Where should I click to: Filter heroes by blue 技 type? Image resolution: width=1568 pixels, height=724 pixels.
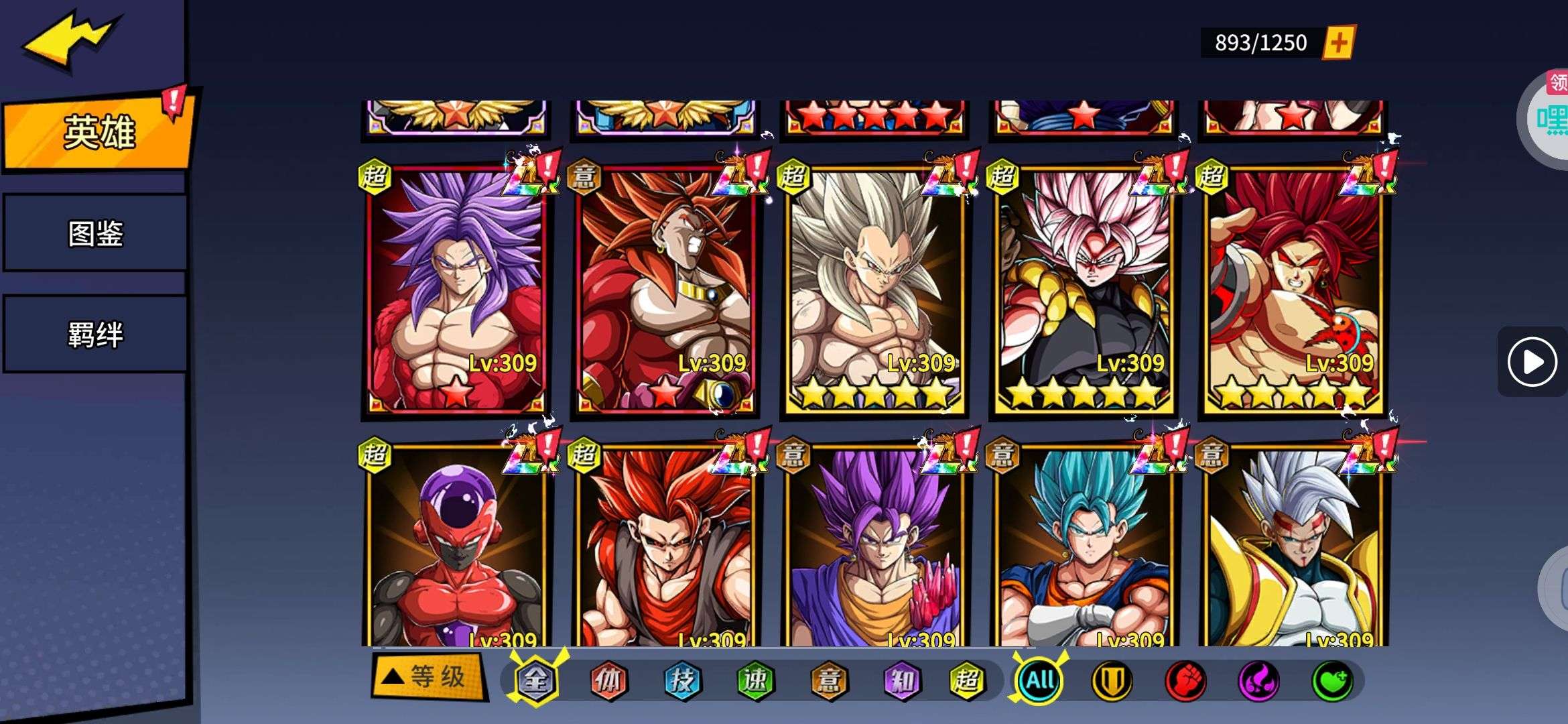click(681, 680)
